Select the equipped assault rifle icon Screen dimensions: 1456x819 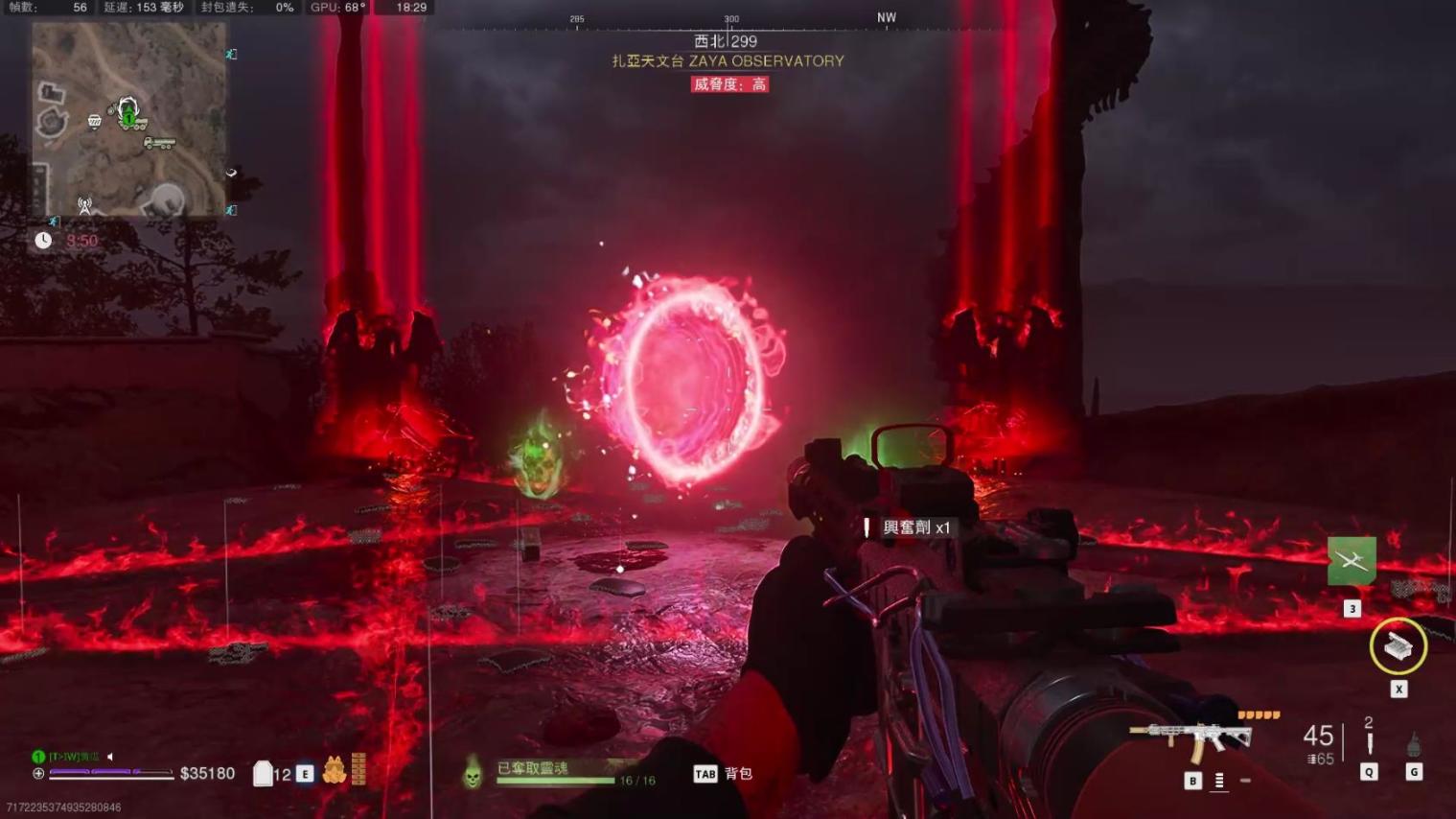tap(1190, 739)
